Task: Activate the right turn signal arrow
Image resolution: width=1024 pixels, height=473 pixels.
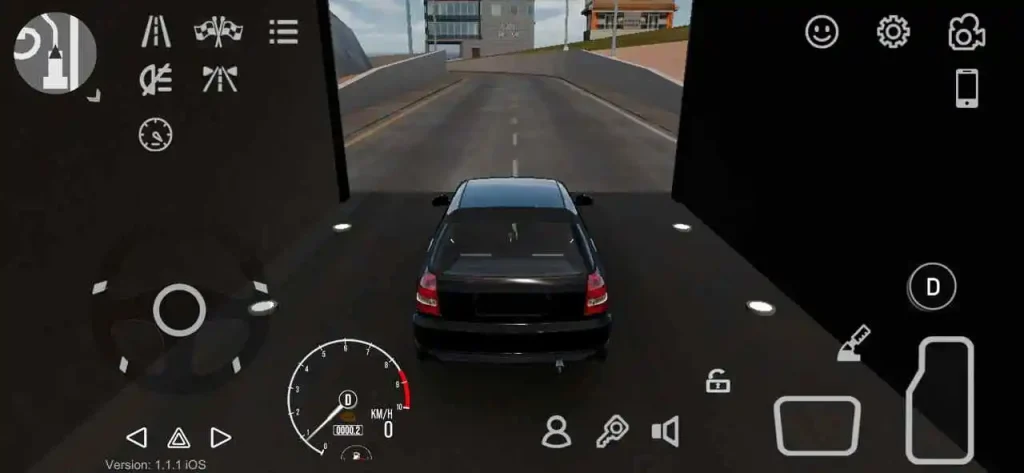Action: tap(221, 437)
